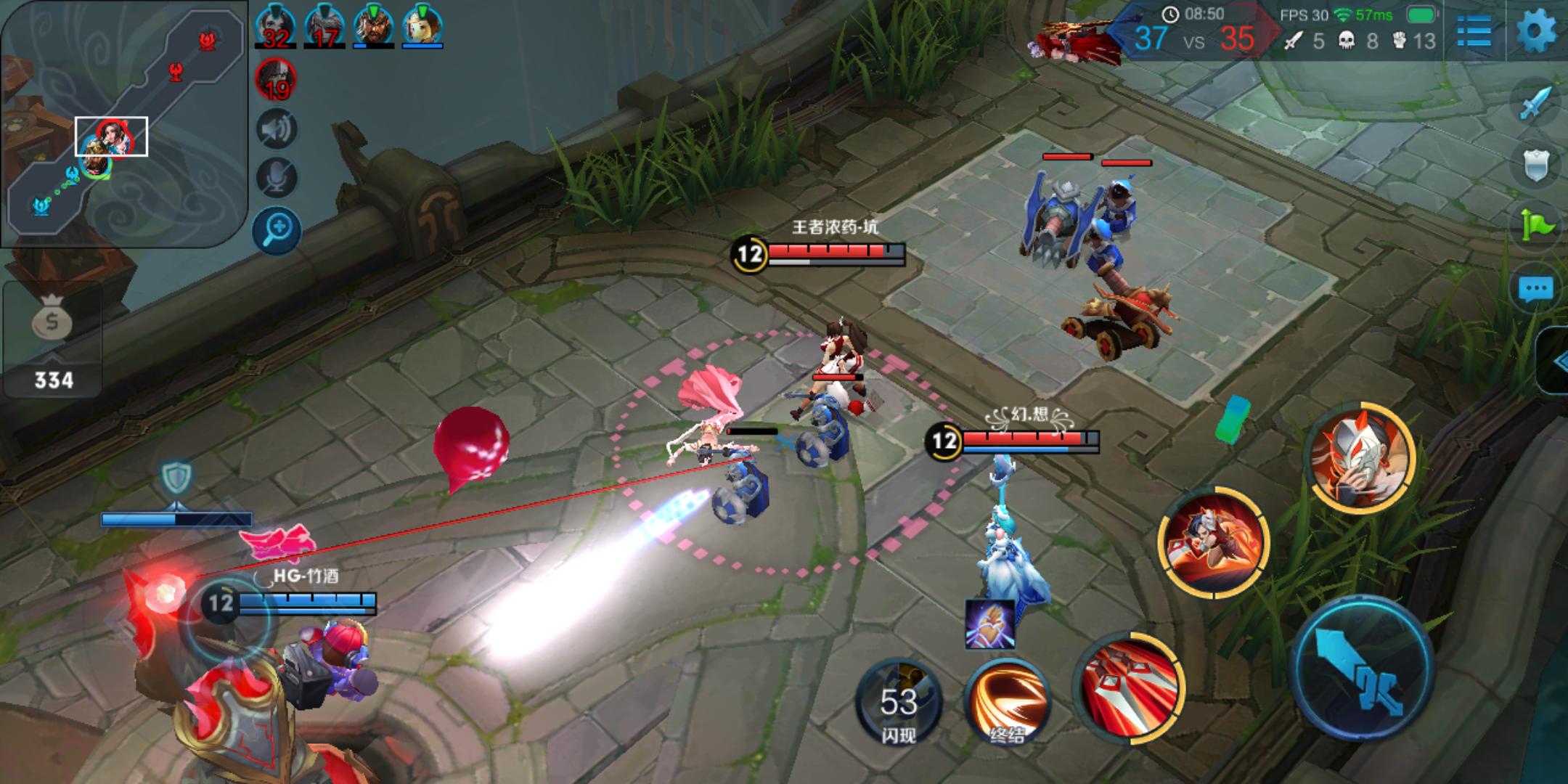Viewport: 1568px width, 784px height.
Task: Tap the 闪现 flash spell on cooldown
Action: pyautogui.click(x=899, y=701)
